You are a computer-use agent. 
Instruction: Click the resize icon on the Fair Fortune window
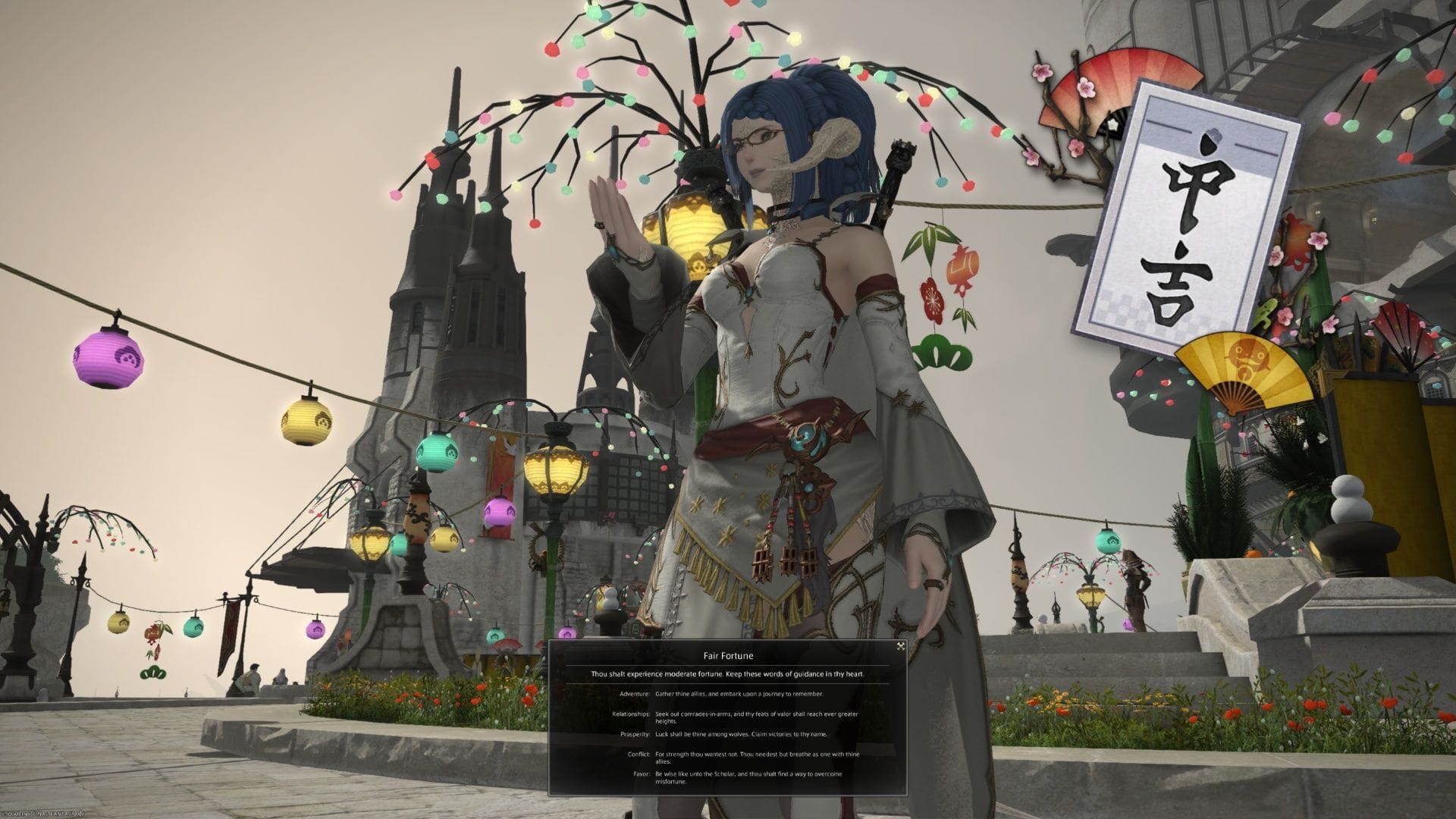click(x=901, y=647)
